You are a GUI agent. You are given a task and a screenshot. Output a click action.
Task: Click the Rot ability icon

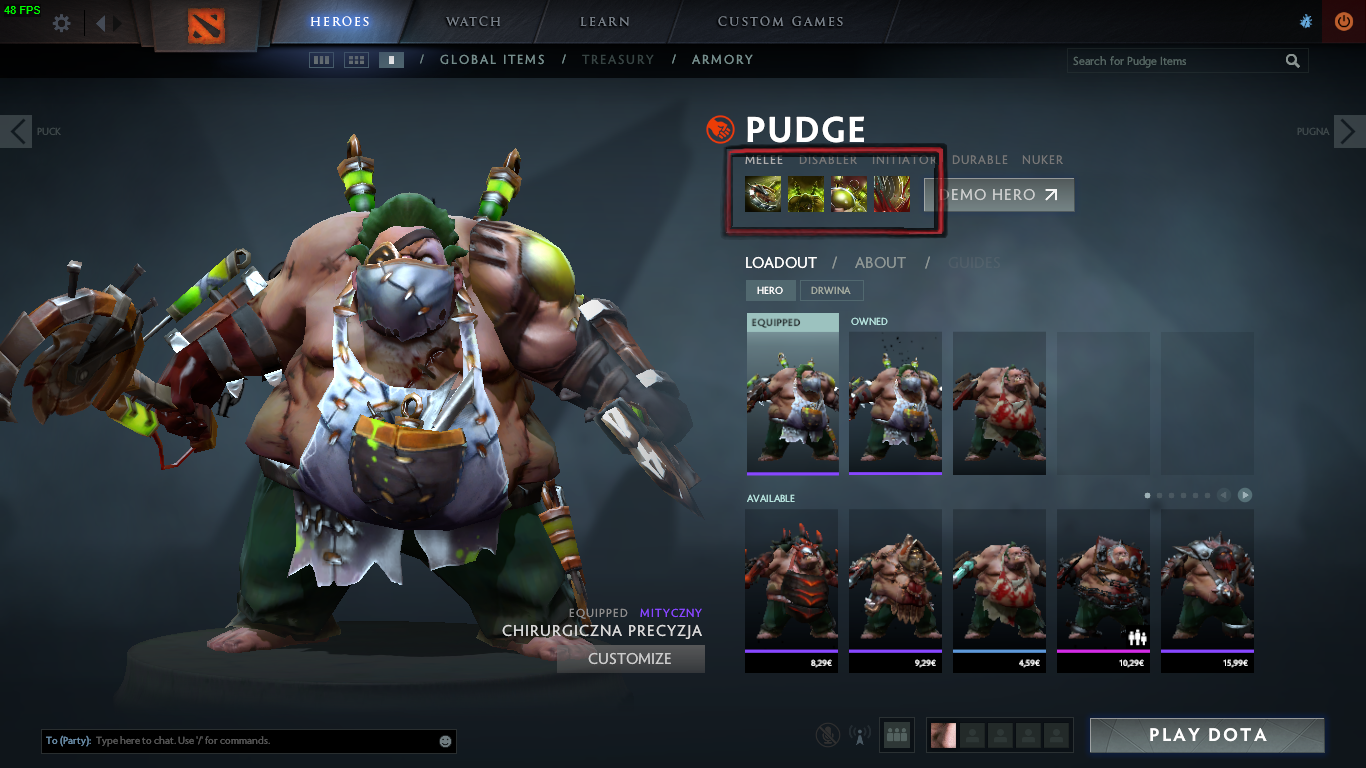[x=806, y=194]
